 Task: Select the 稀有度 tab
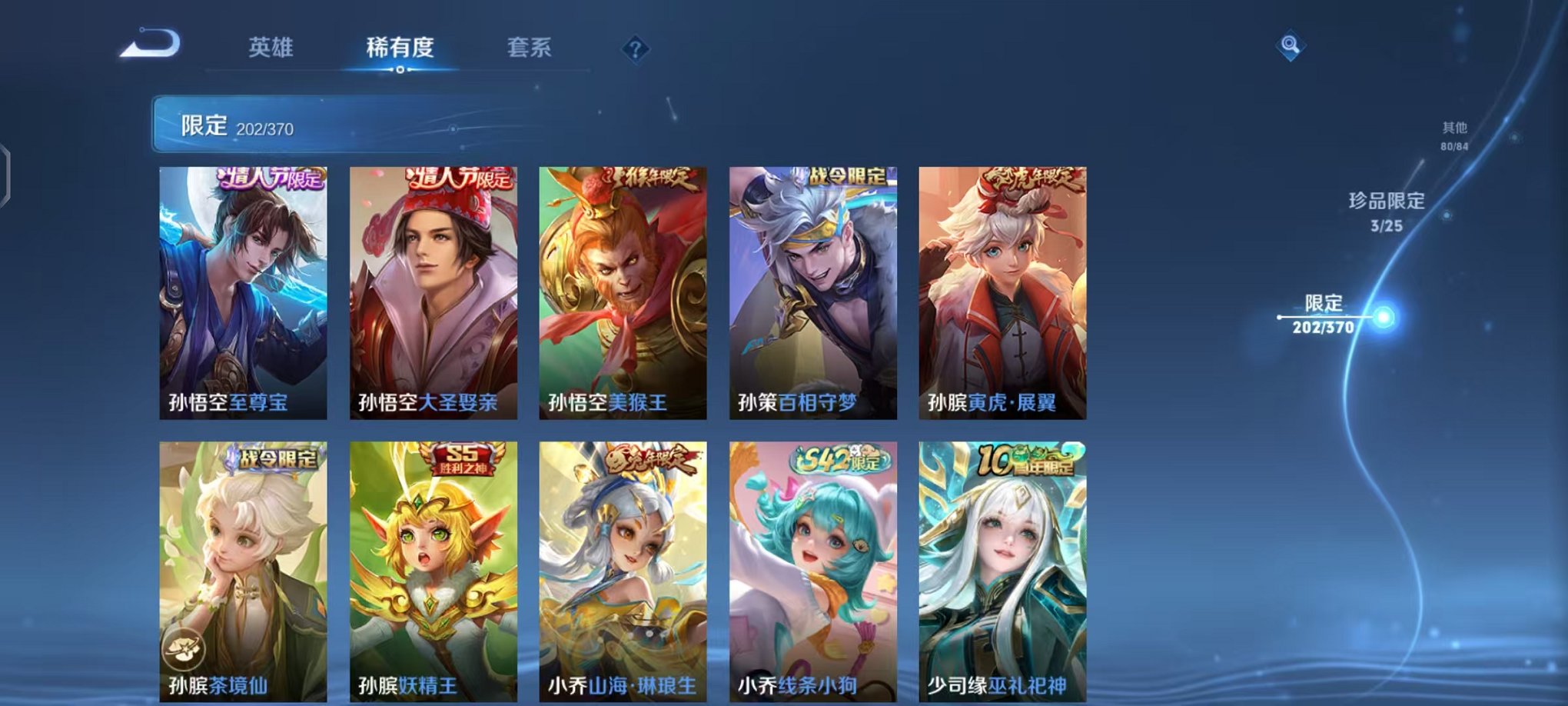pyautogui.click(x=399, y=48)
